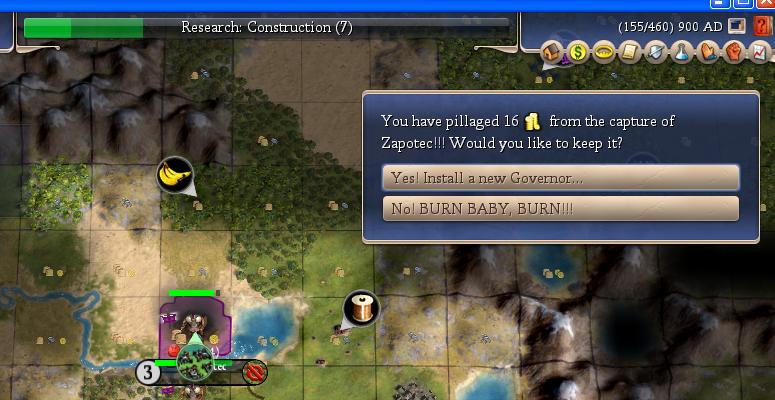This screenshot has height=400, width=775.
Task: Choose "Yes! Install a new Governor..."
Action: tap(560, 178)
